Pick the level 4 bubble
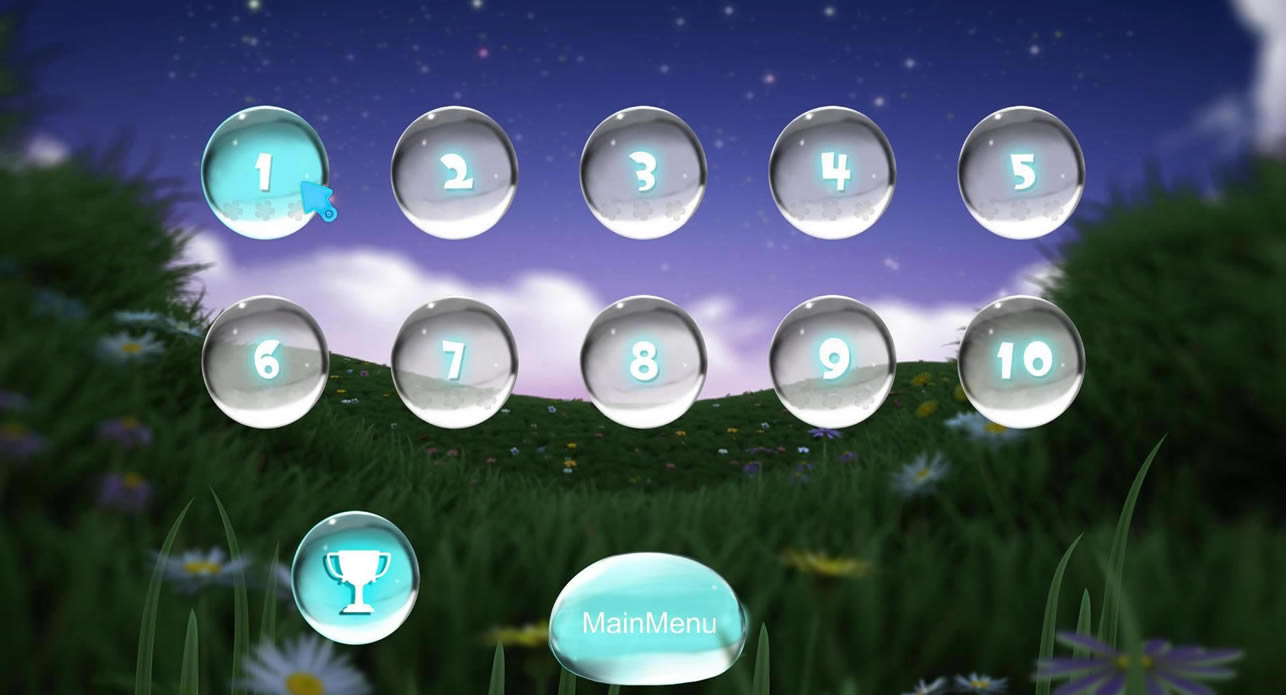This screenshot has width=1286, height=695. 832,172
